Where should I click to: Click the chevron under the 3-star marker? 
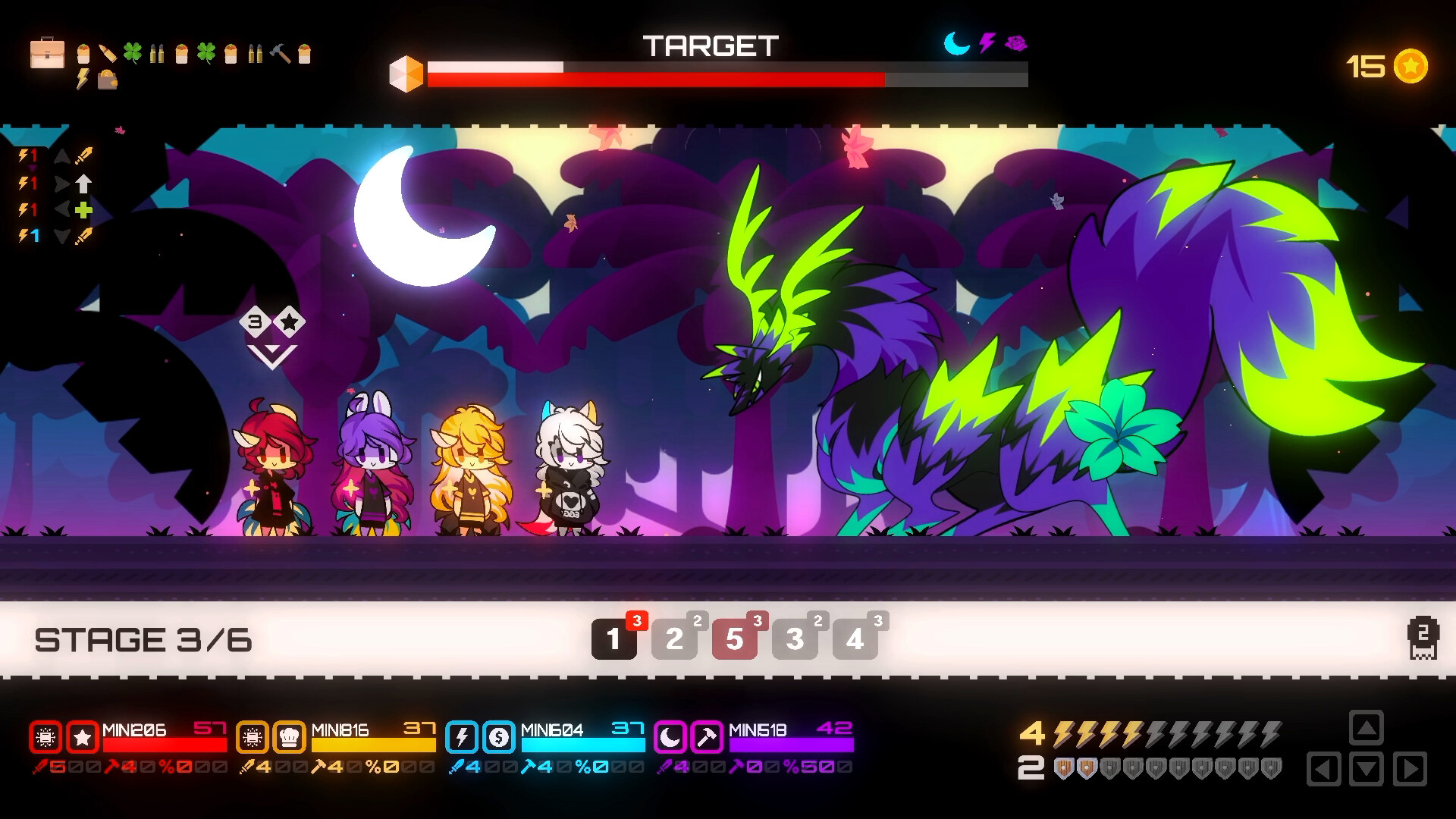[273, 356]
